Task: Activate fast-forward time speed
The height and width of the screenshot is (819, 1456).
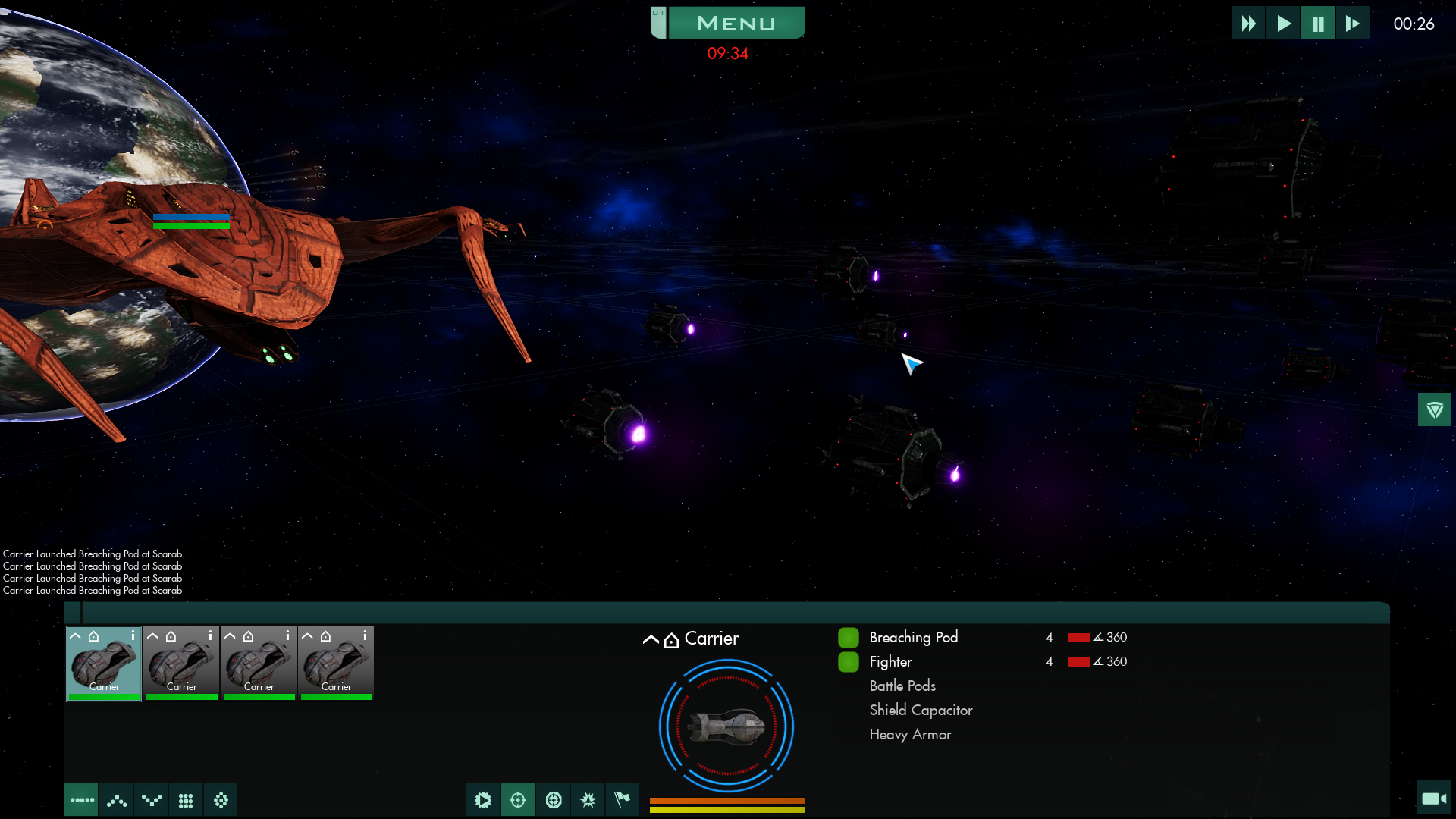Action: pyautogui.click(x=1248, y=24)
